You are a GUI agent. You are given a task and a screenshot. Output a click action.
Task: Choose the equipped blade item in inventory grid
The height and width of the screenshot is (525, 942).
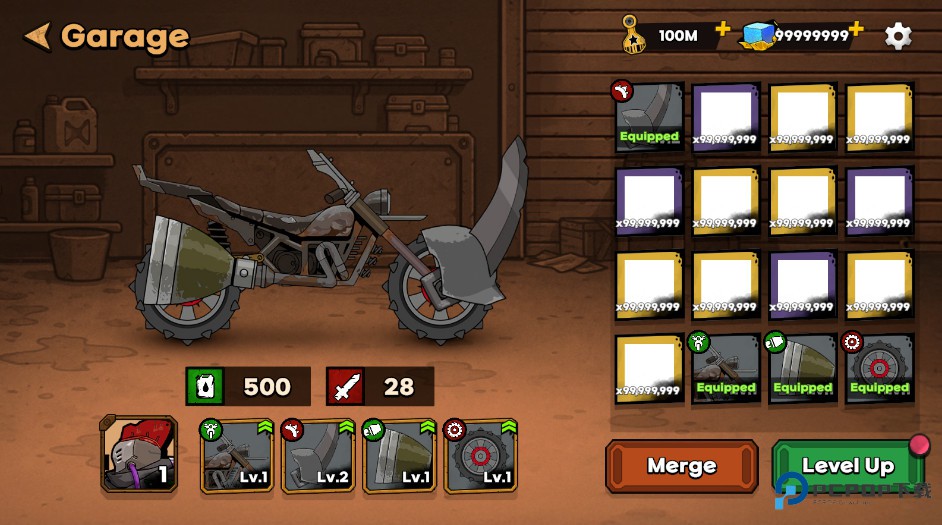649,117
